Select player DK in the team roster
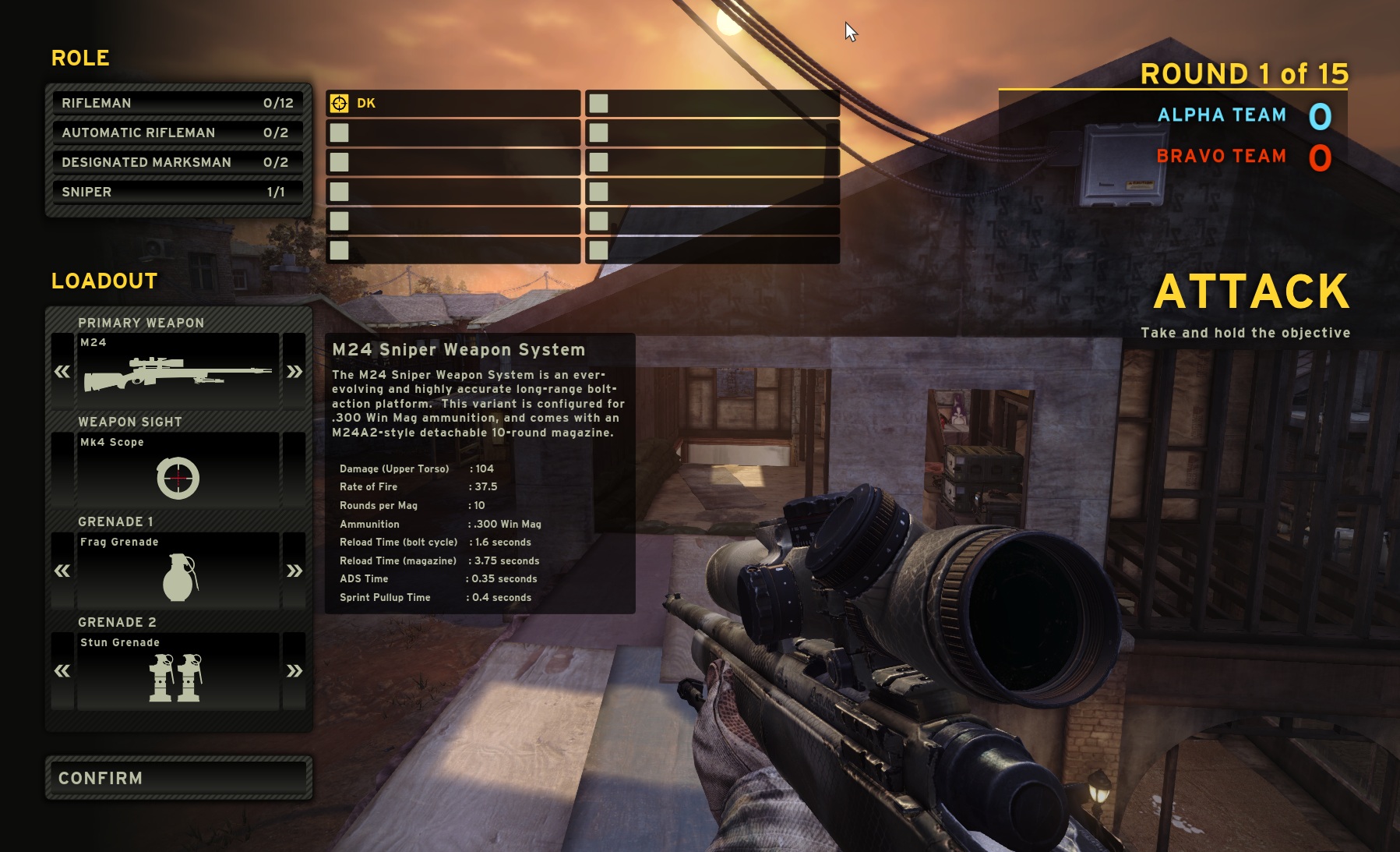 point(453,103)
